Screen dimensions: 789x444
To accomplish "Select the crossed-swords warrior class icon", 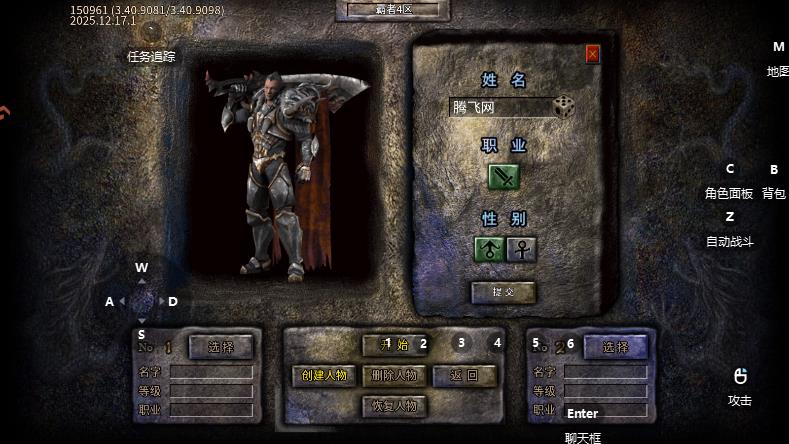I will coord(504,177).
